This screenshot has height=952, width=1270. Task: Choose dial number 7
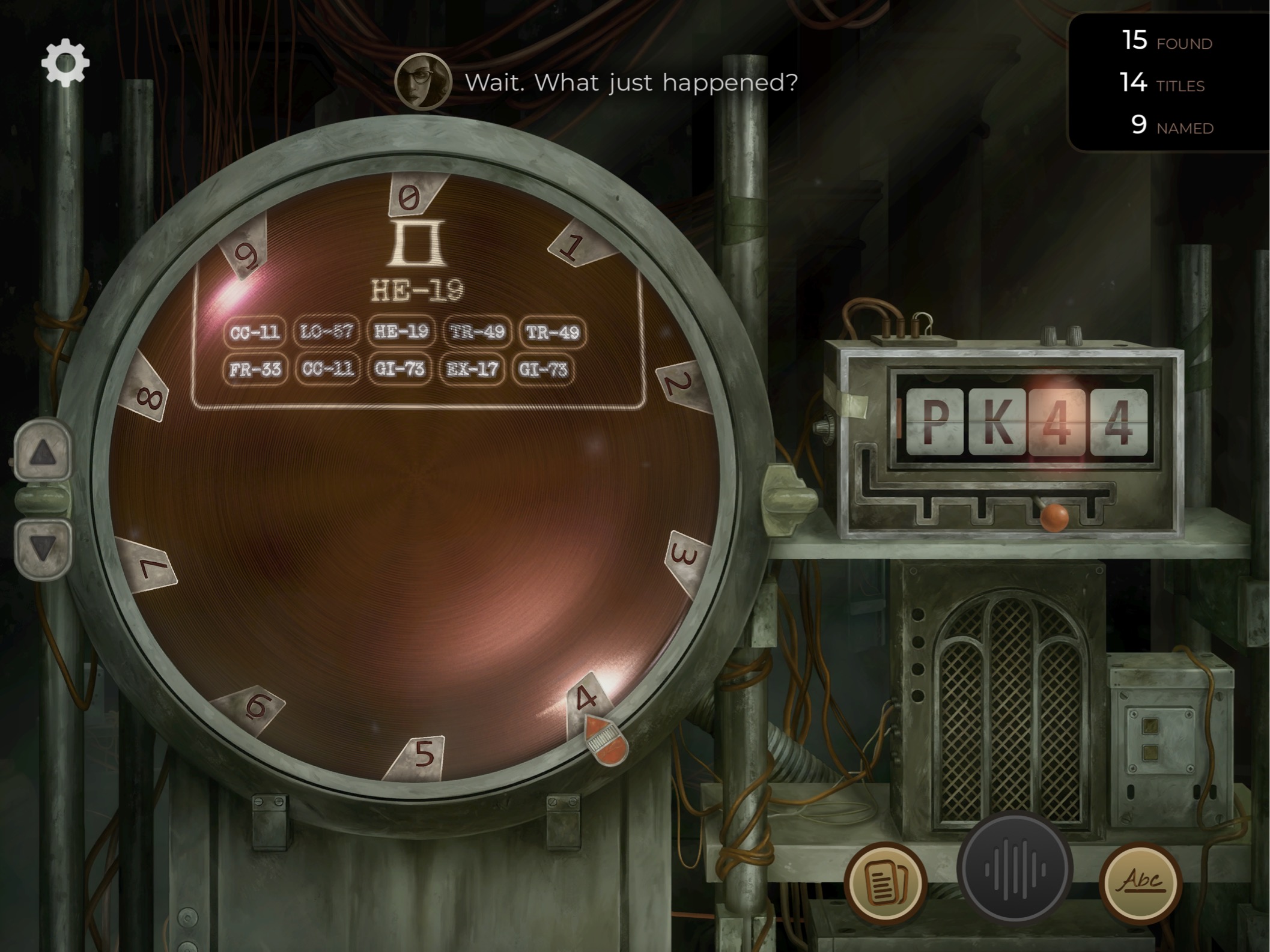click(150, 566)
